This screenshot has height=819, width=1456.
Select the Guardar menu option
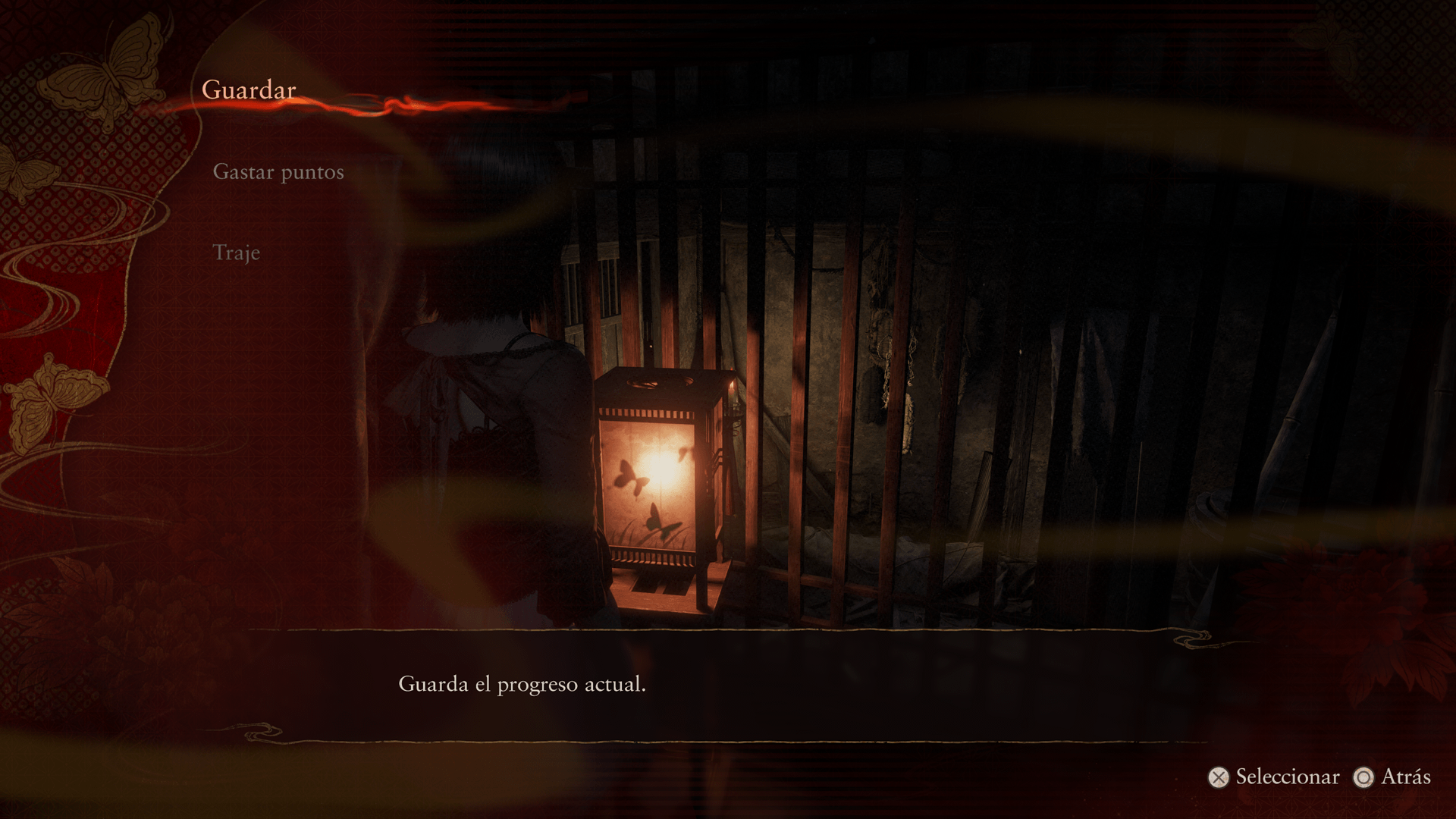(x=249, y=90)
